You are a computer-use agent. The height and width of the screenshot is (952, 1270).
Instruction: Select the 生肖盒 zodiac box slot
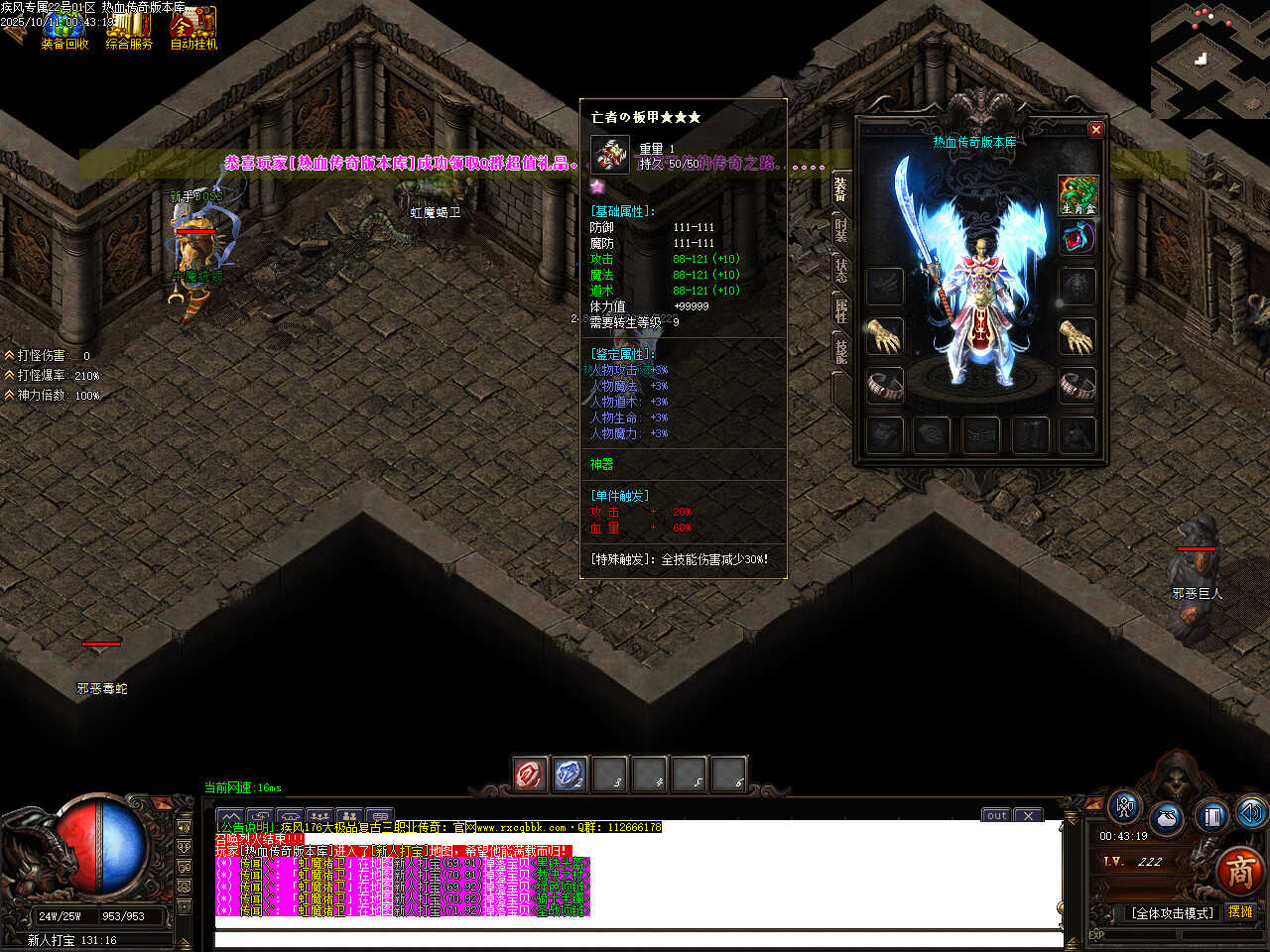(1078, 194)
